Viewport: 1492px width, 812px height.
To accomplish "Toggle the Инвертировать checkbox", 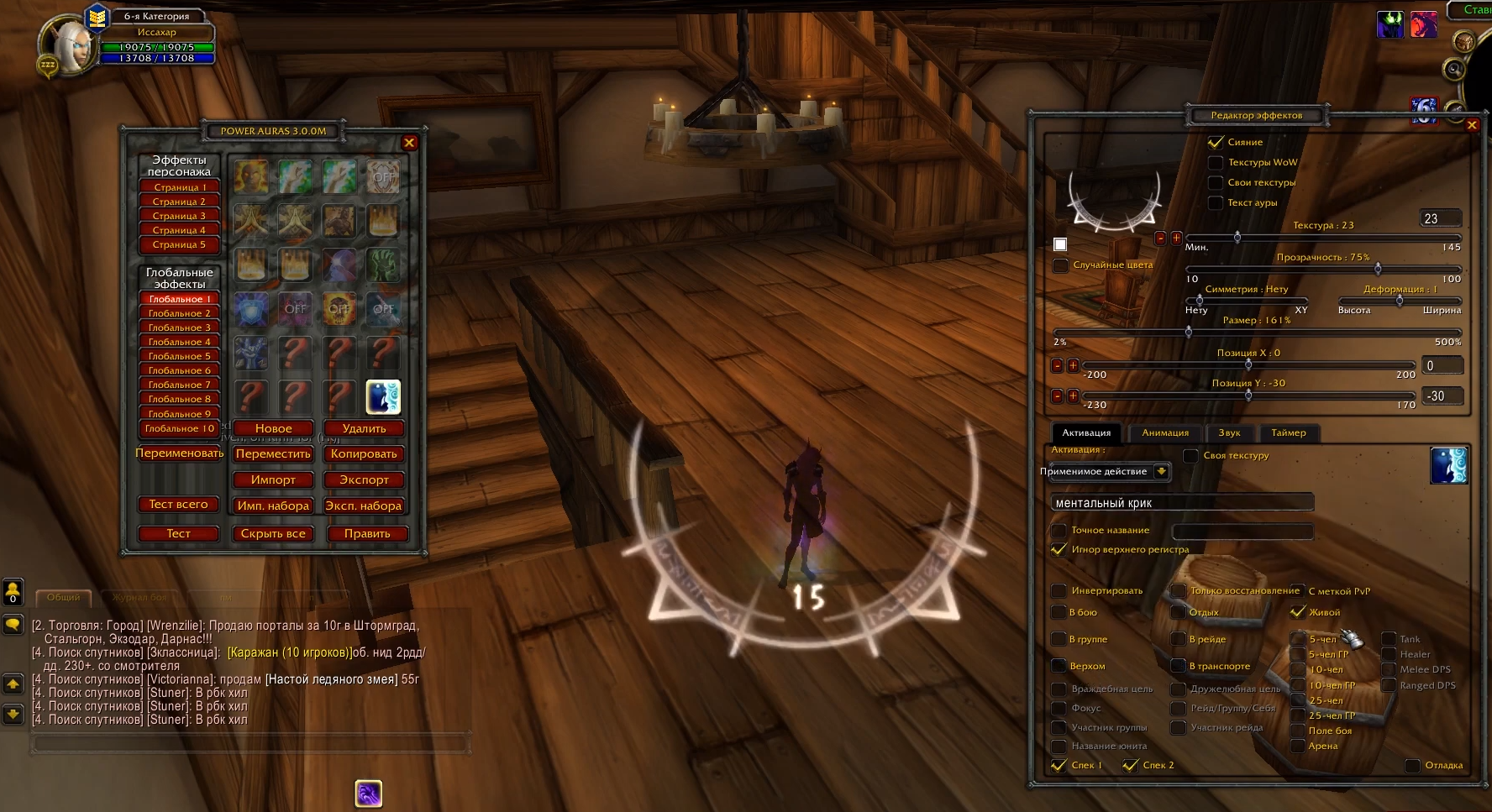I will [1059, 590].
